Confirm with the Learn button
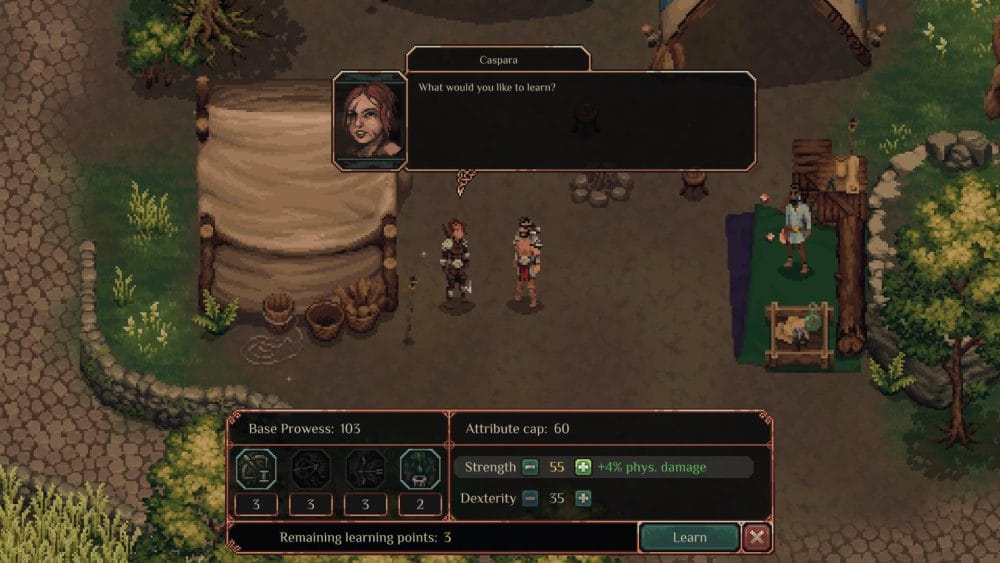 point(689,537)
